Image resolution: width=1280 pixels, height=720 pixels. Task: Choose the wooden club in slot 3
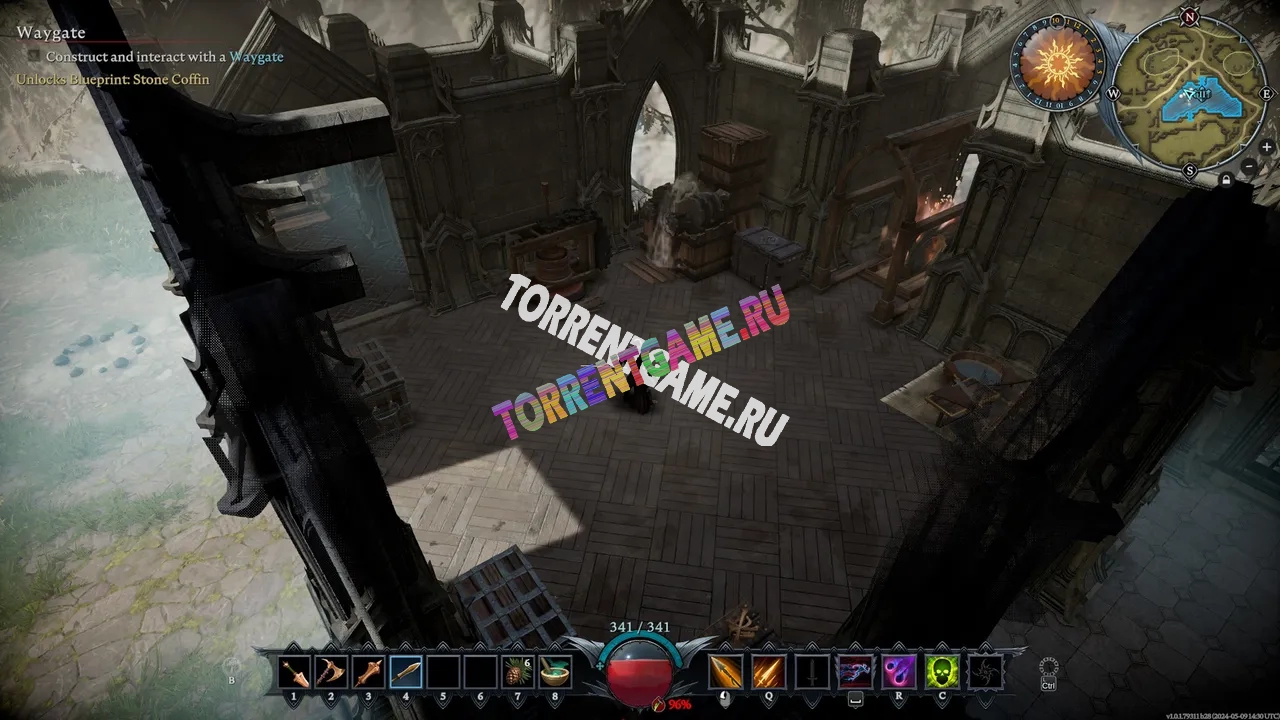point(368,672)
